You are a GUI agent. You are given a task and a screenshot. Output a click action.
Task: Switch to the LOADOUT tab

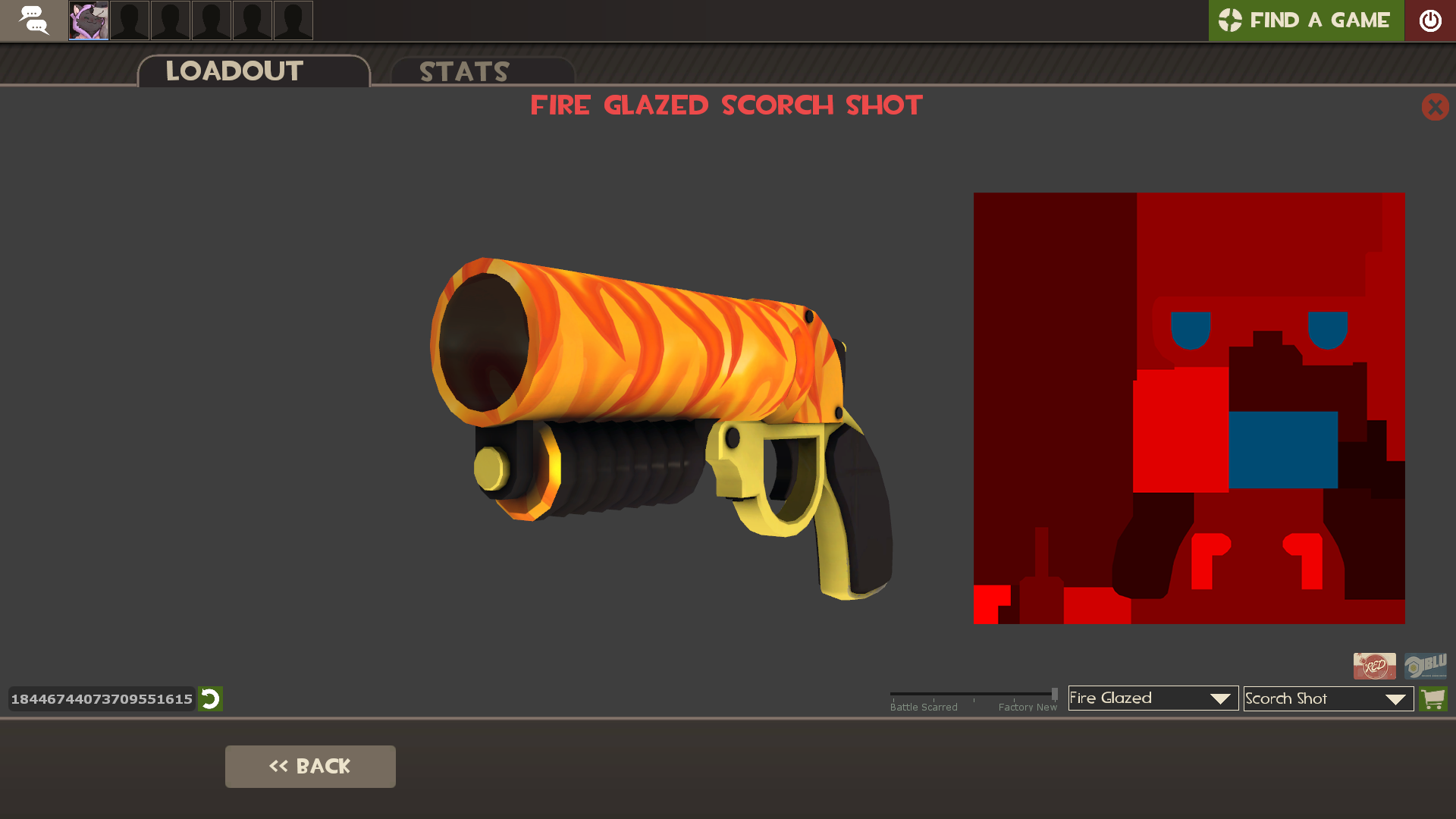pyautogui.click(x=234, y=71)
